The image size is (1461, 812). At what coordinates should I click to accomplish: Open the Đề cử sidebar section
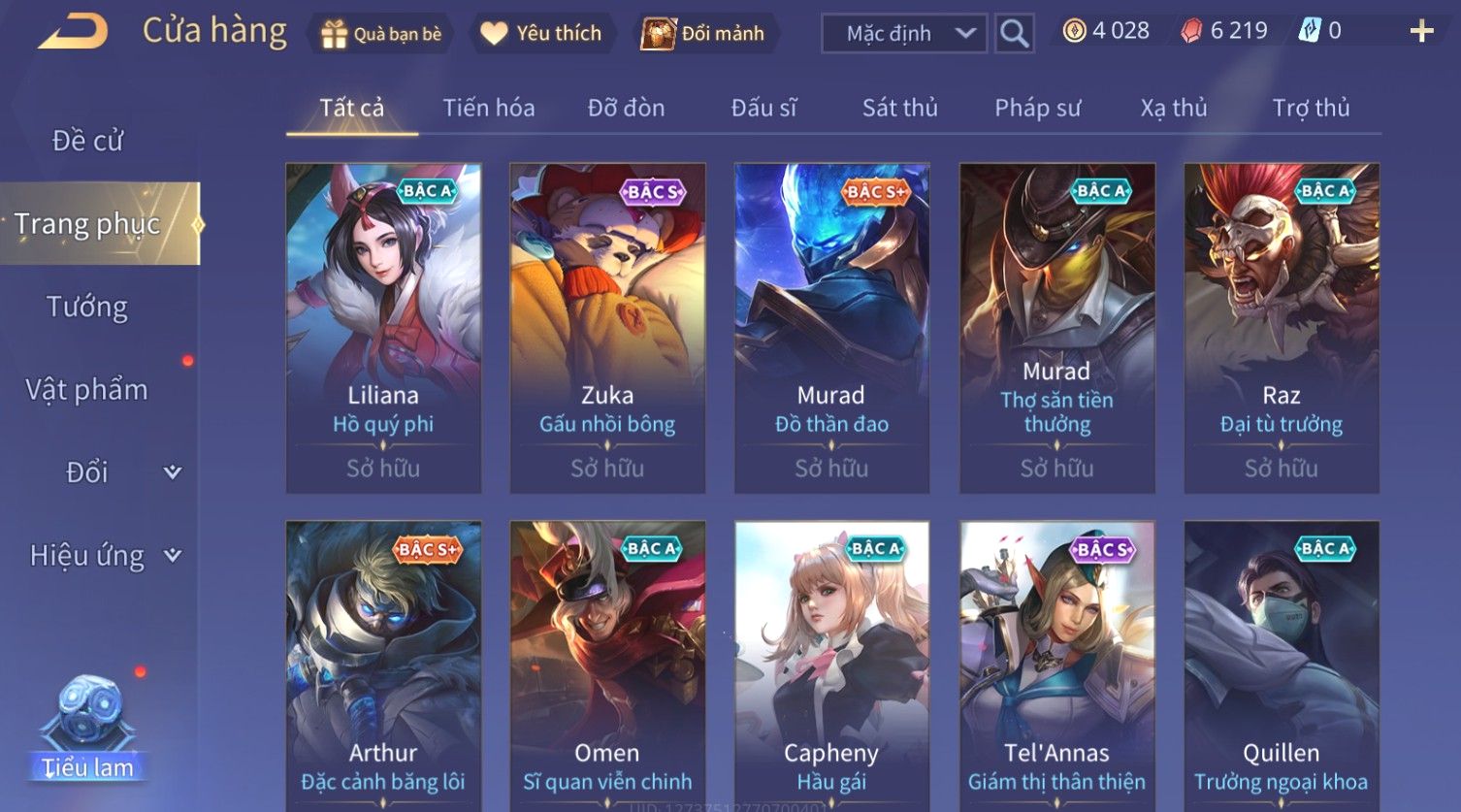click(x=87, y=141)
